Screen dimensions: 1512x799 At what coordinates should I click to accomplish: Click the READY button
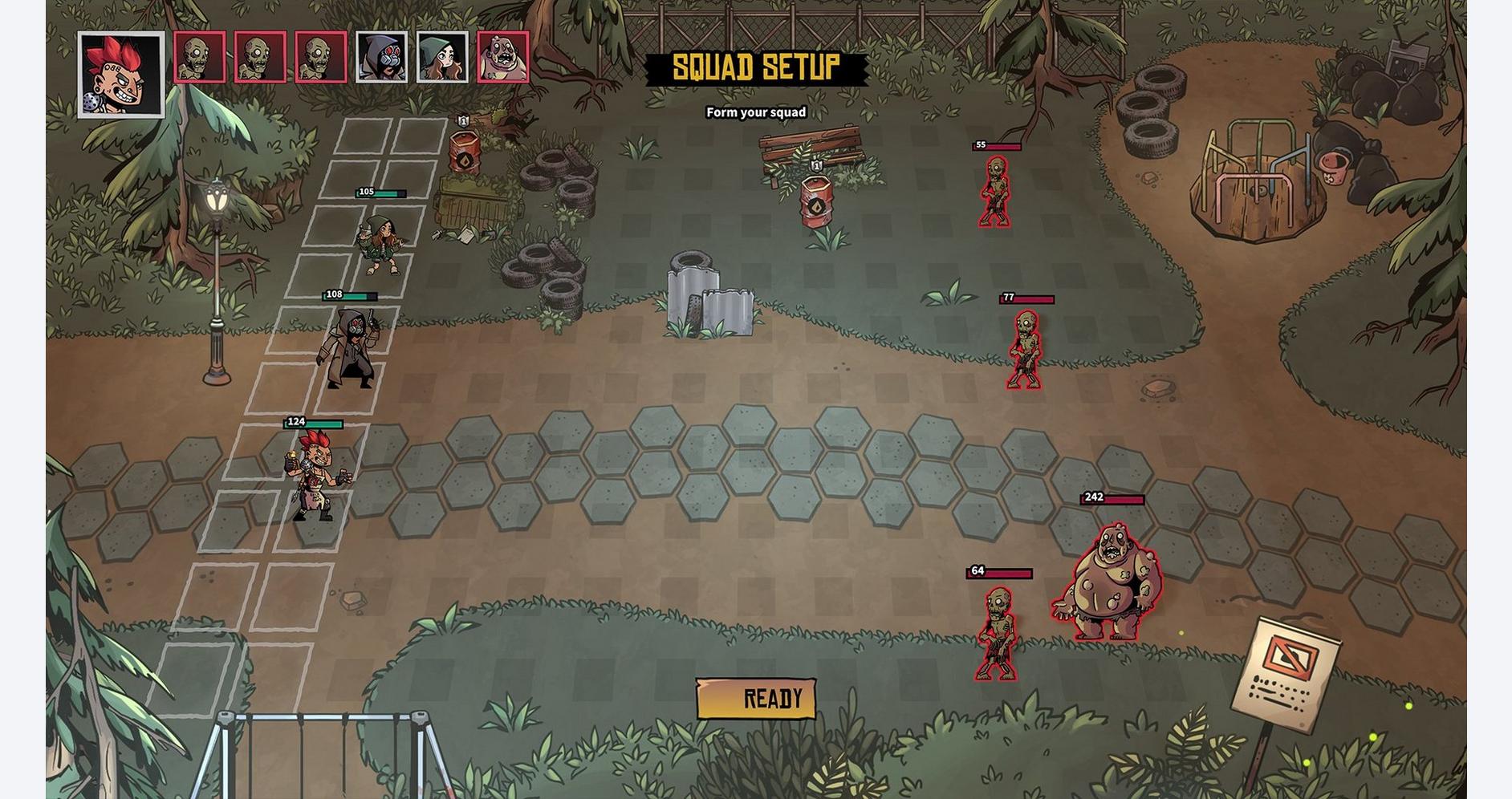click(756, 699)
